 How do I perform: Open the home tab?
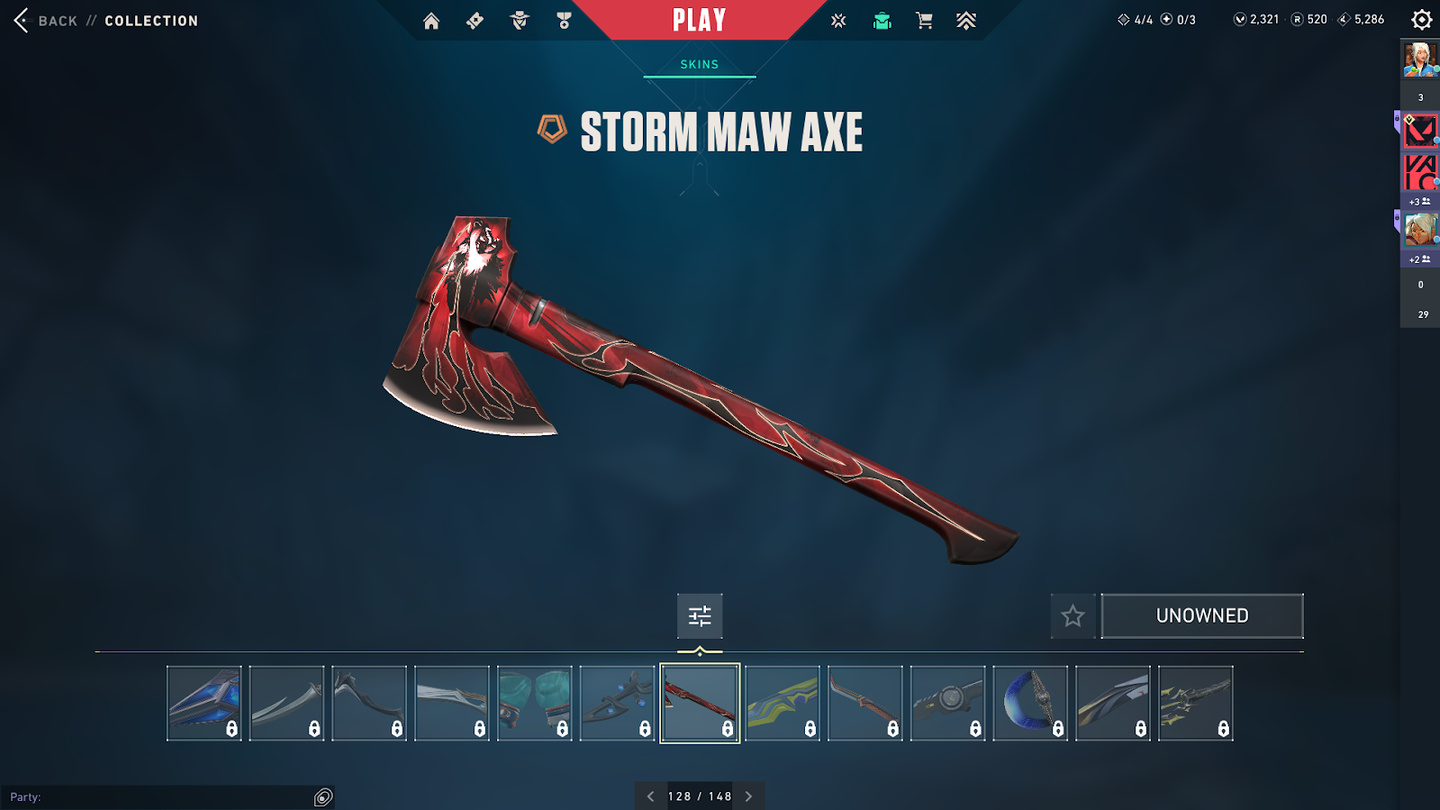(431, 21)
